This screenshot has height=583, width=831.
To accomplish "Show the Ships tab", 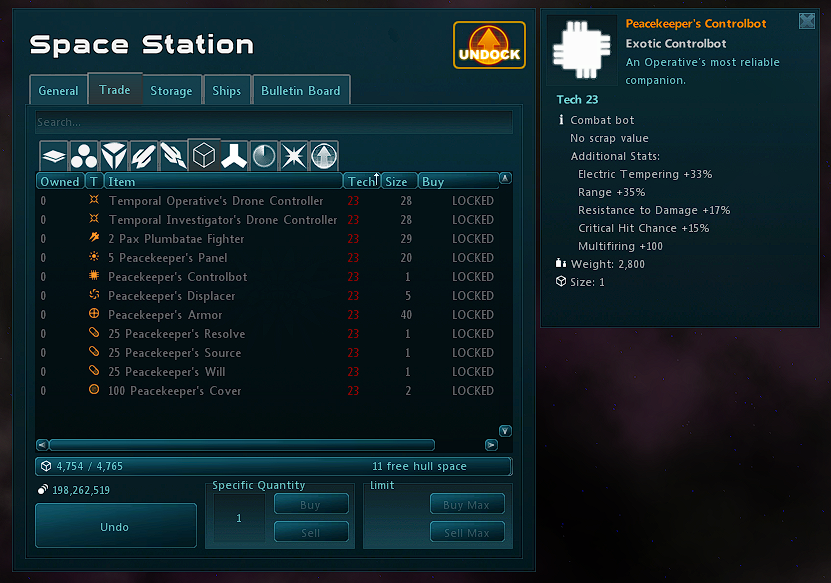I will pos(227,90).
